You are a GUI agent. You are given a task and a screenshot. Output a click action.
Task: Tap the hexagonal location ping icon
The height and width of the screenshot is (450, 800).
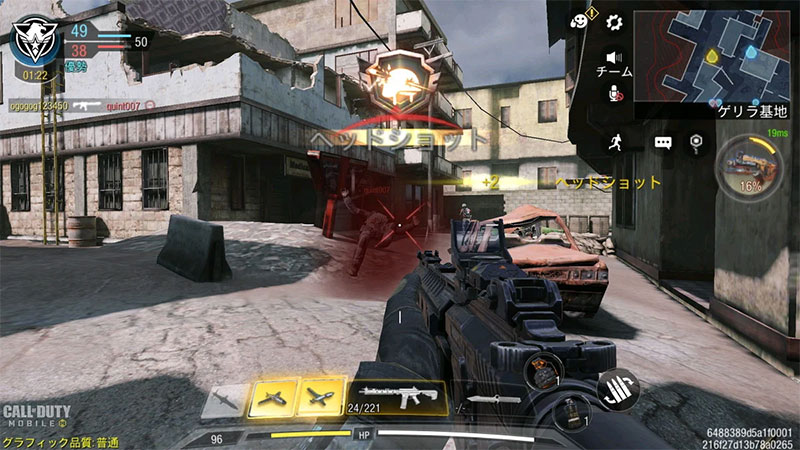[x=696, y=142]
